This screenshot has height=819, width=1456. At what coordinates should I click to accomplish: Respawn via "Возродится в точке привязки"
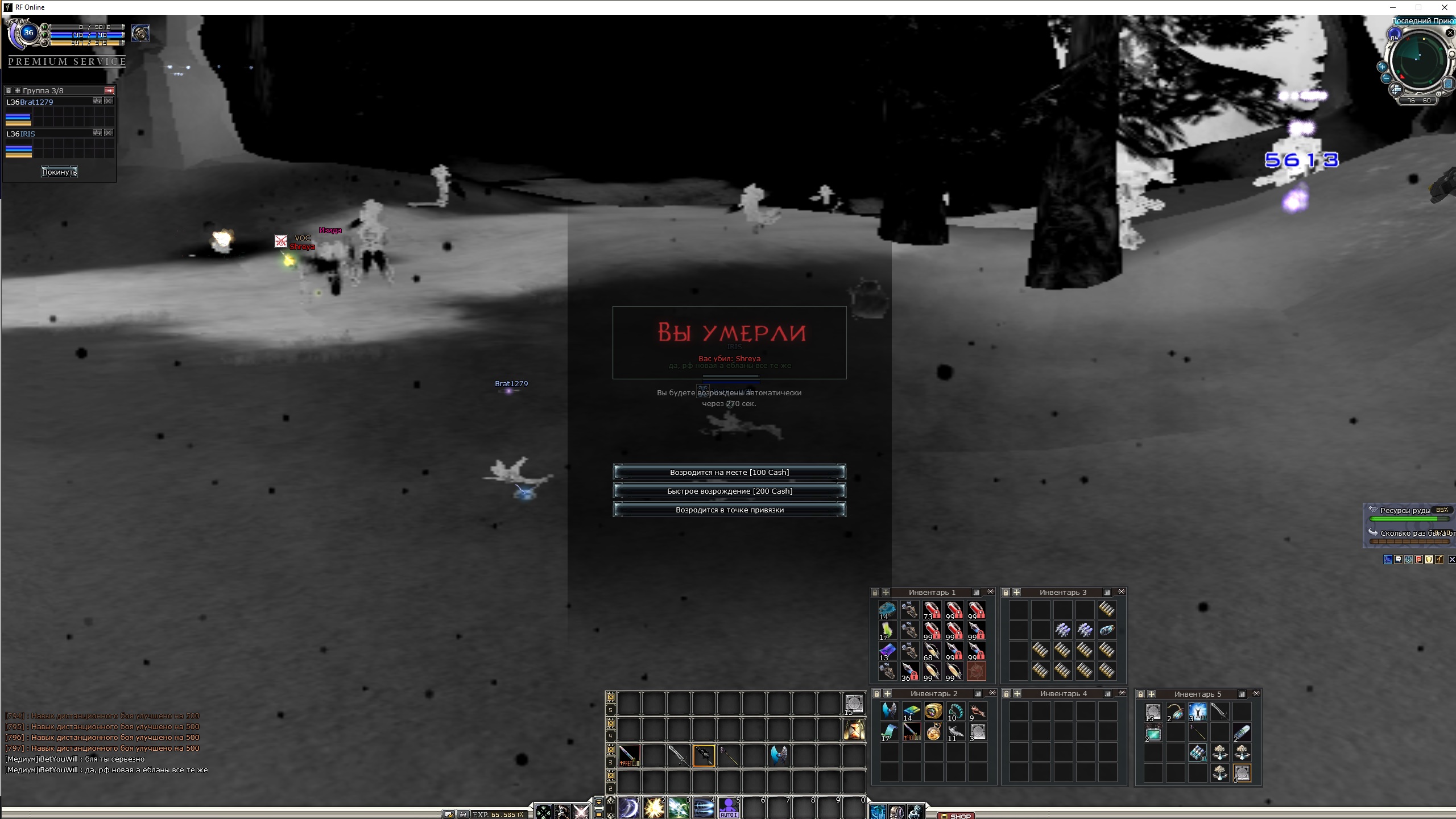click(729, 510)
